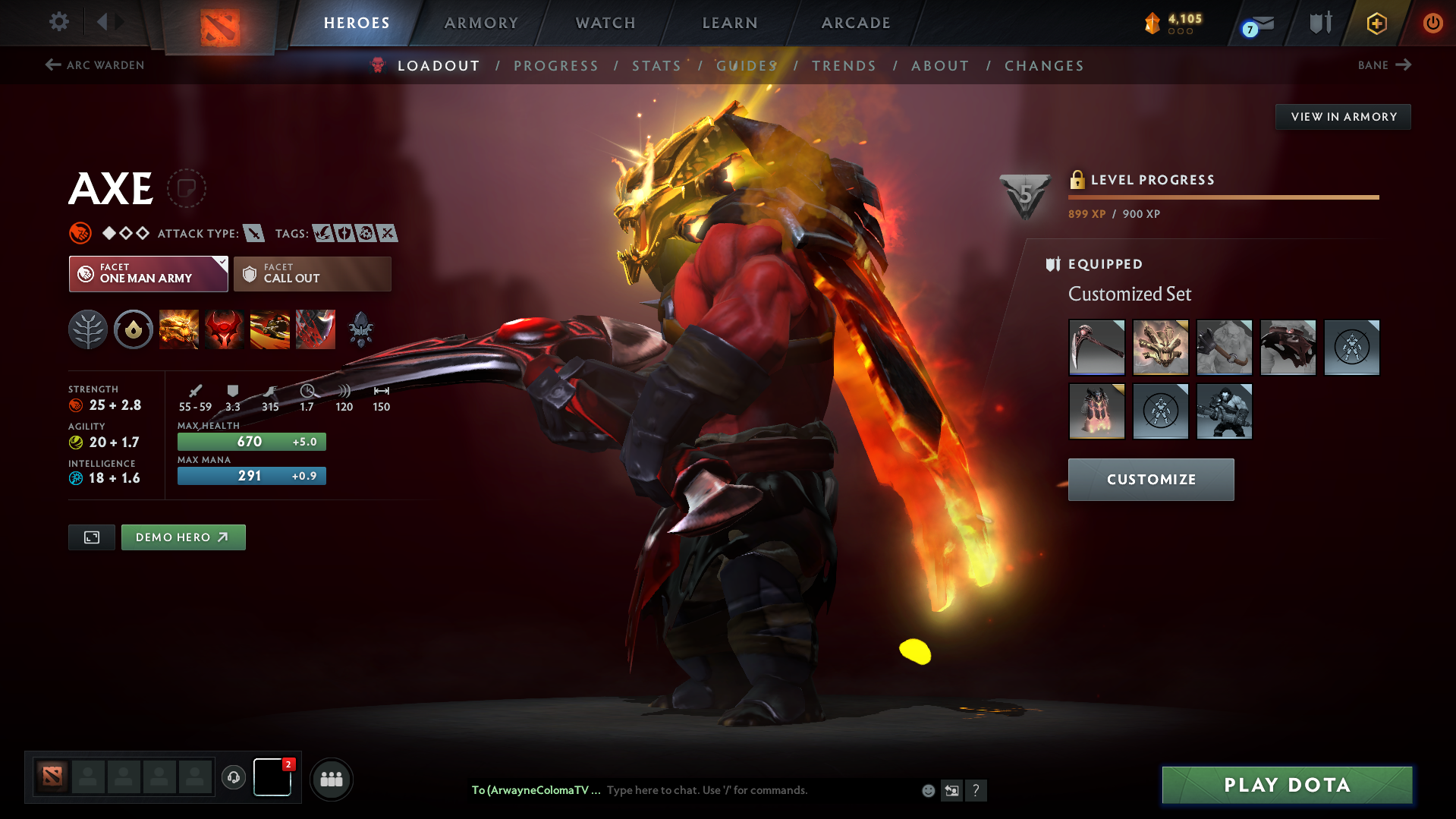Click the equipped weapon thumbnail in Customized Set
The image size is (1456, 819).
click(x=1096, y=348)
